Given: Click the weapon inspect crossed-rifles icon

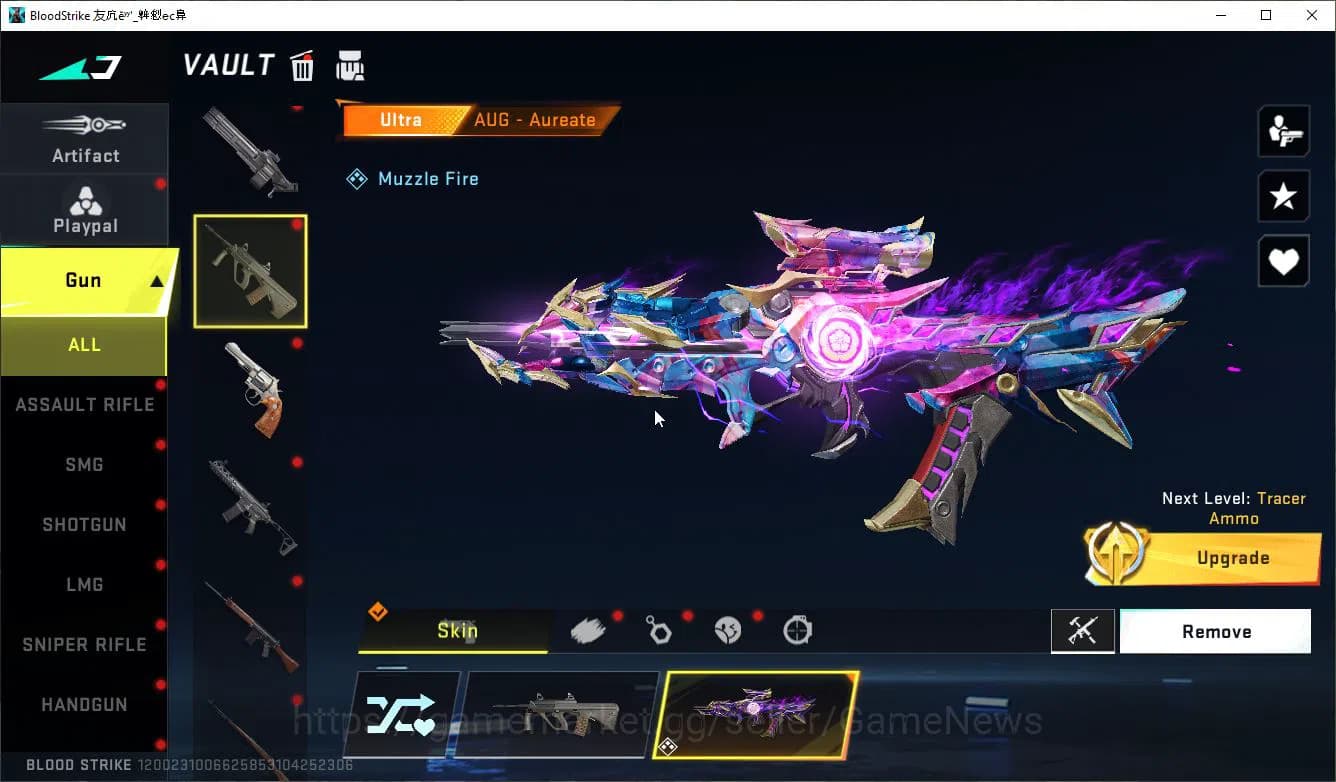Looking at the screenshot, I should (x=1083, y=631).
